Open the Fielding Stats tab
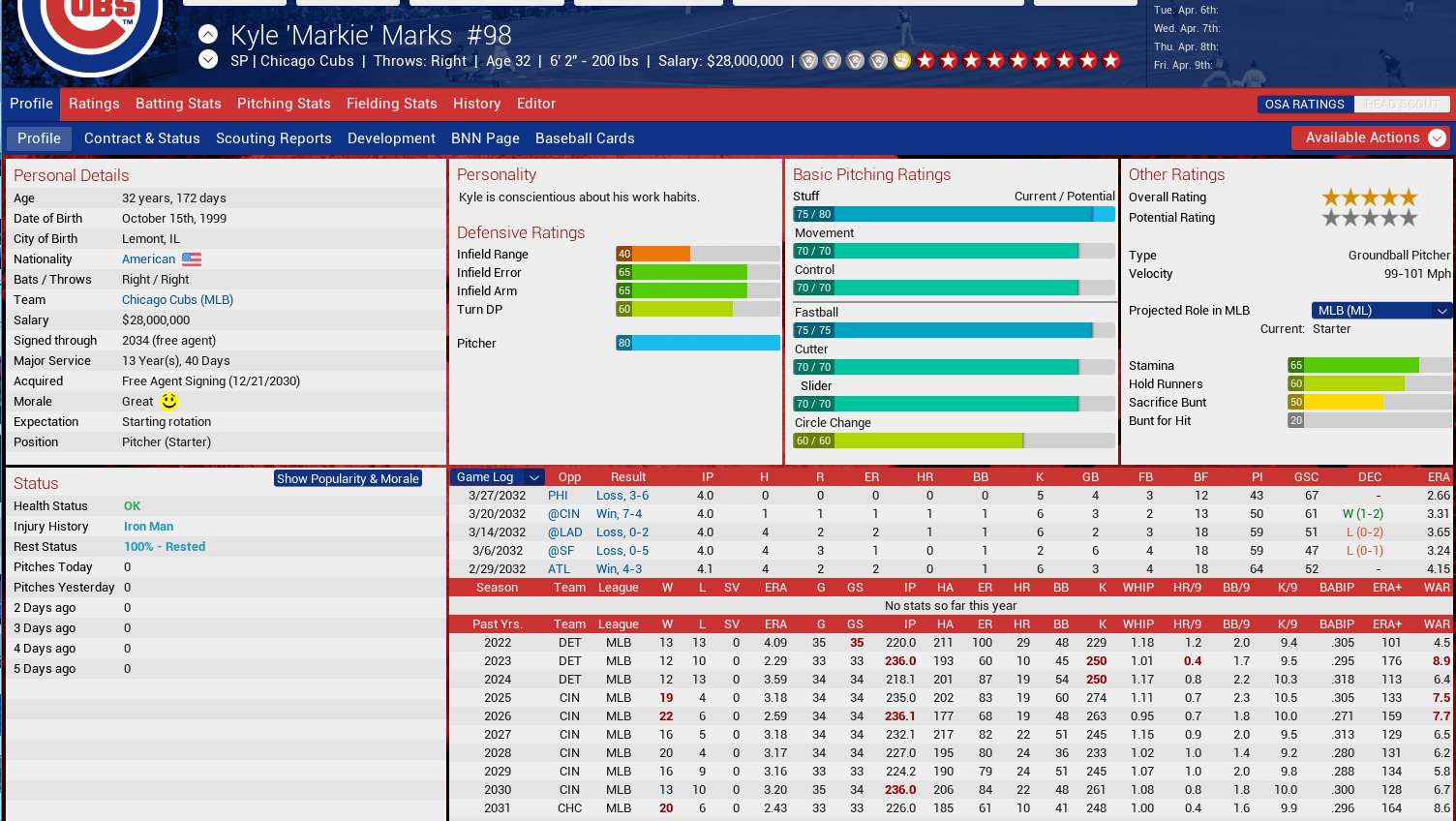 (x=391, y=104)
